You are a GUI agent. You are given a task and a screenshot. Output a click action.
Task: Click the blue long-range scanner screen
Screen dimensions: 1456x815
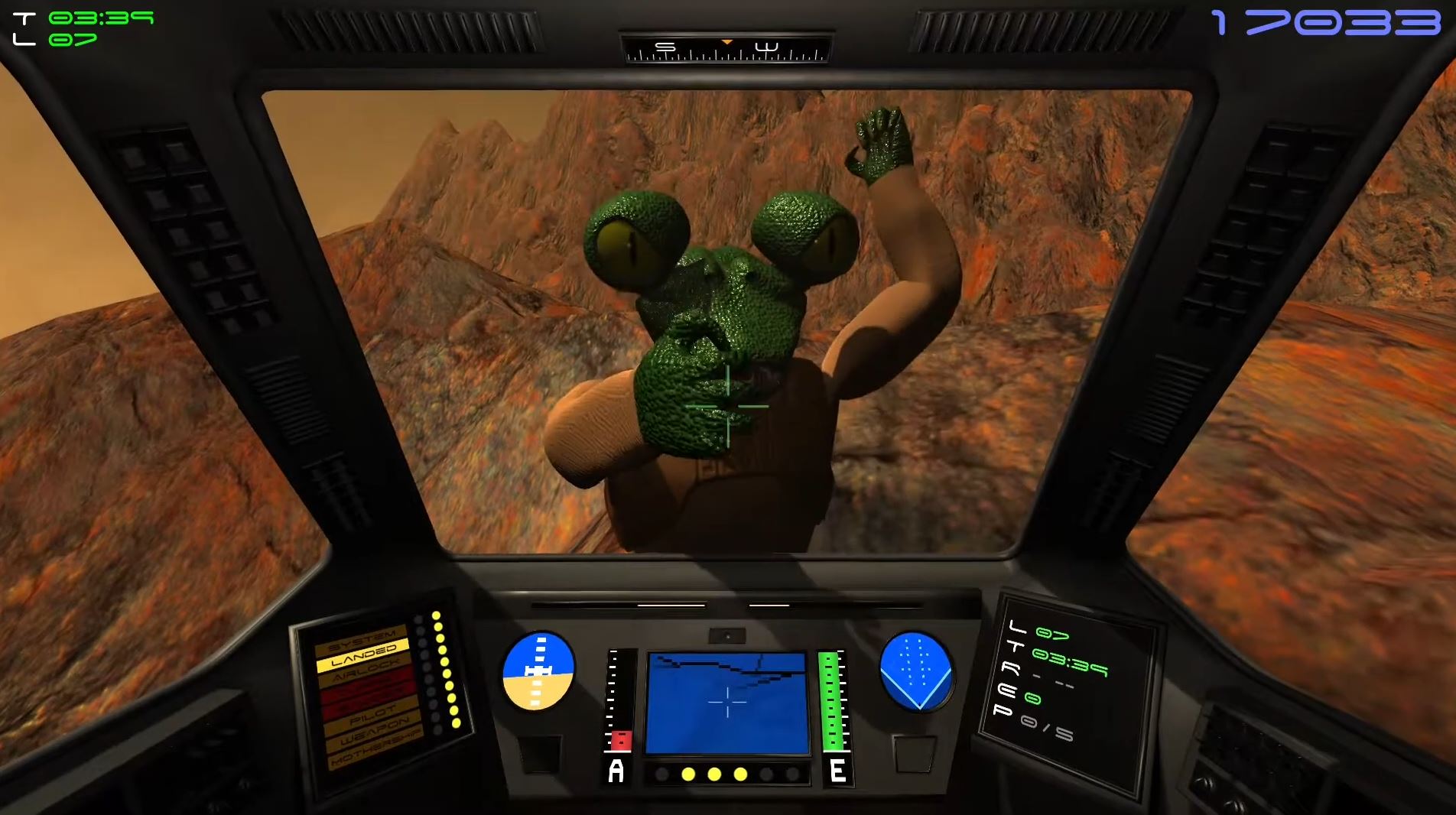(727, 703)
